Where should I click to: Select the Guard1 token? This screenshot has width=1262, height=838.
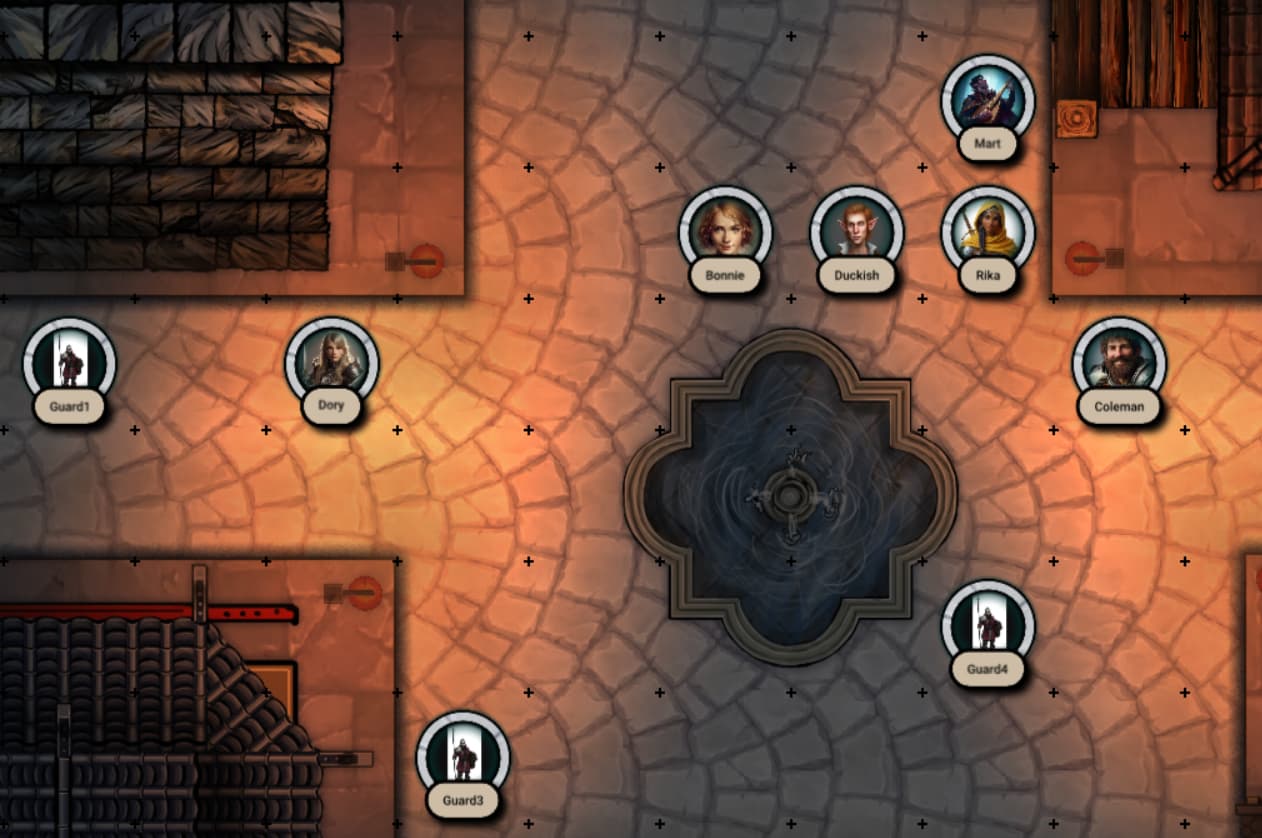69,363
